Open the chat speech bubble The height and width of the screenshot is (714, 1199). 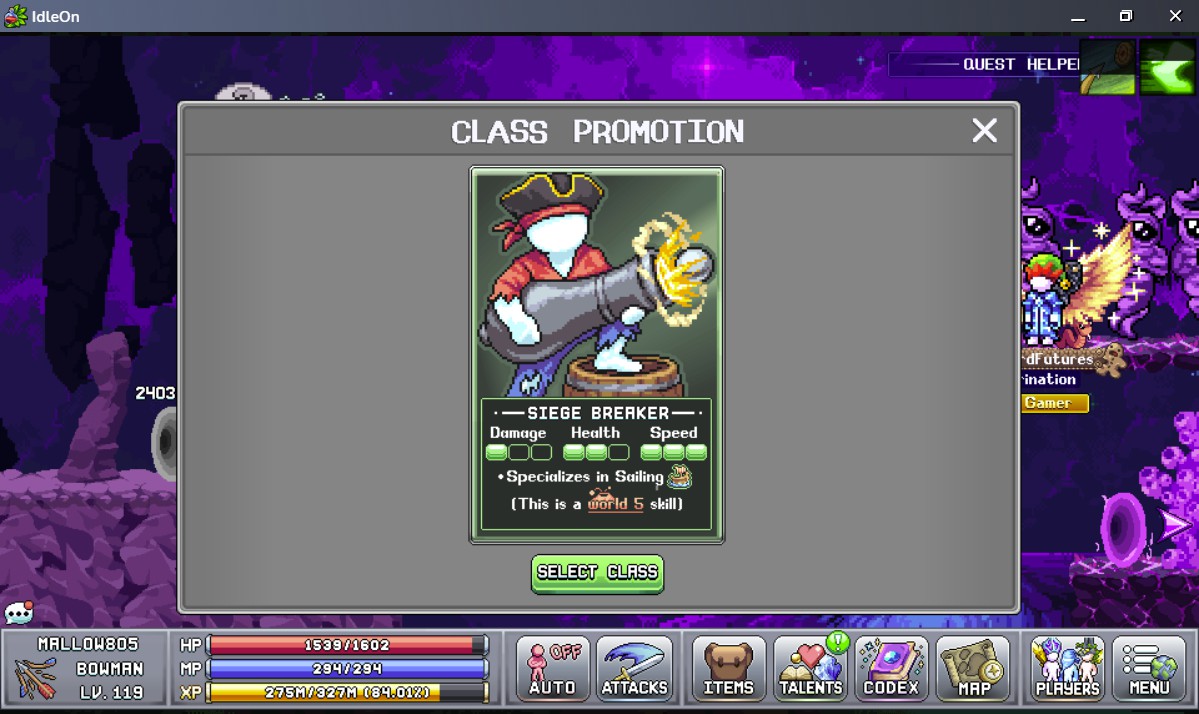pos(19,612)
